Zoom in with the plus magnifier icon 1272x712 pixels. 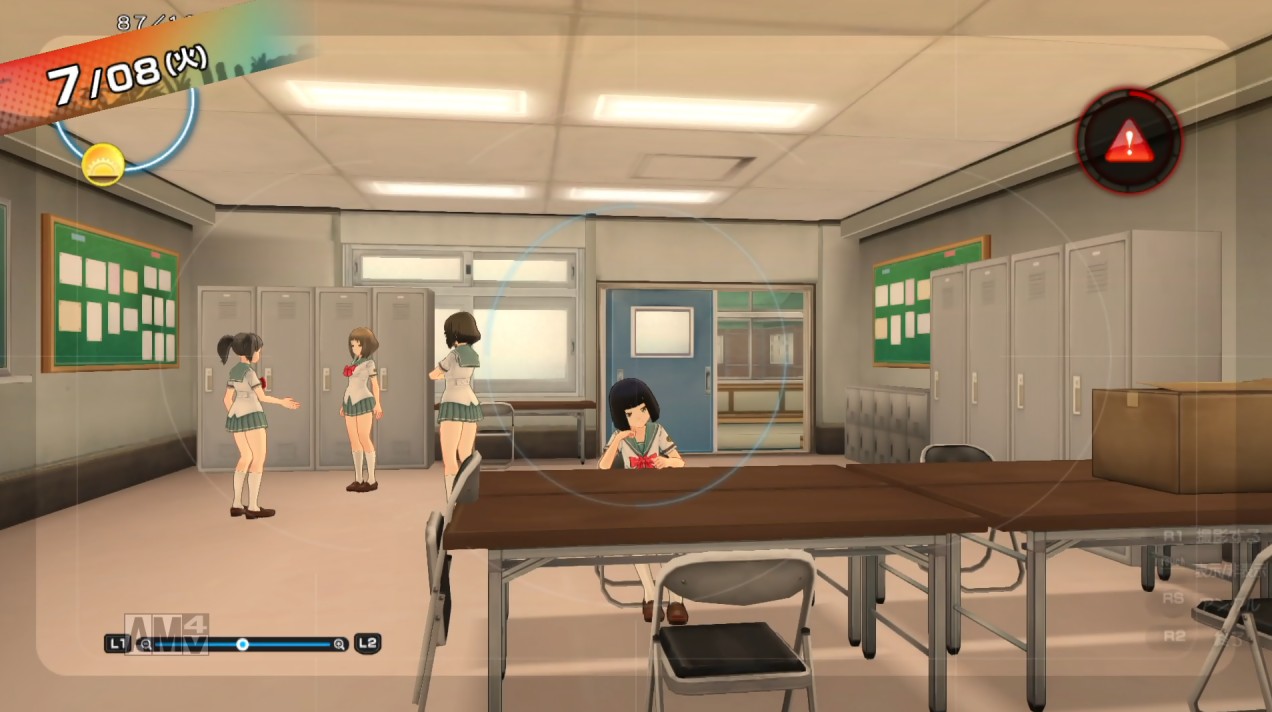[340, 644]
